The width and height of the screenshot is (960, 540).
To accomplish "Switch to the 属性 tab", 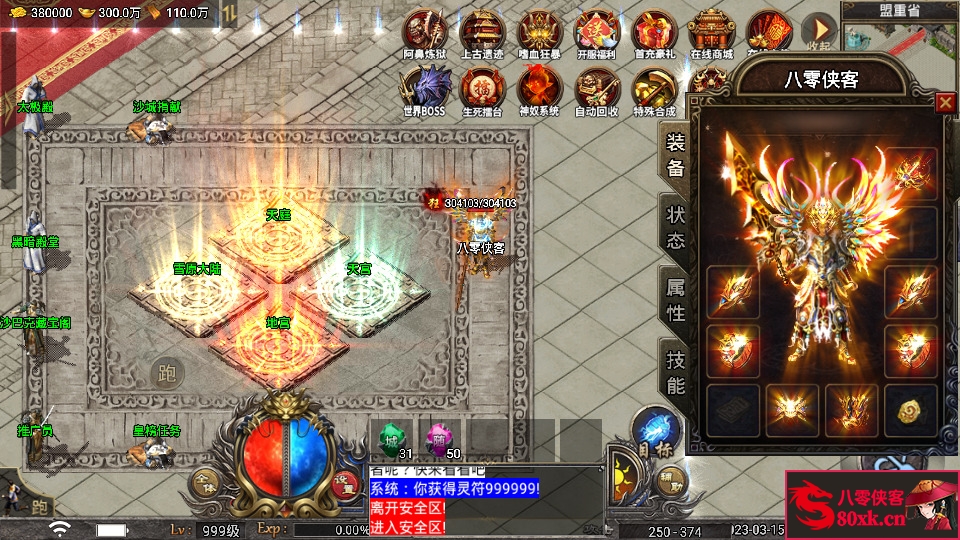I will (x=676, y=299).
